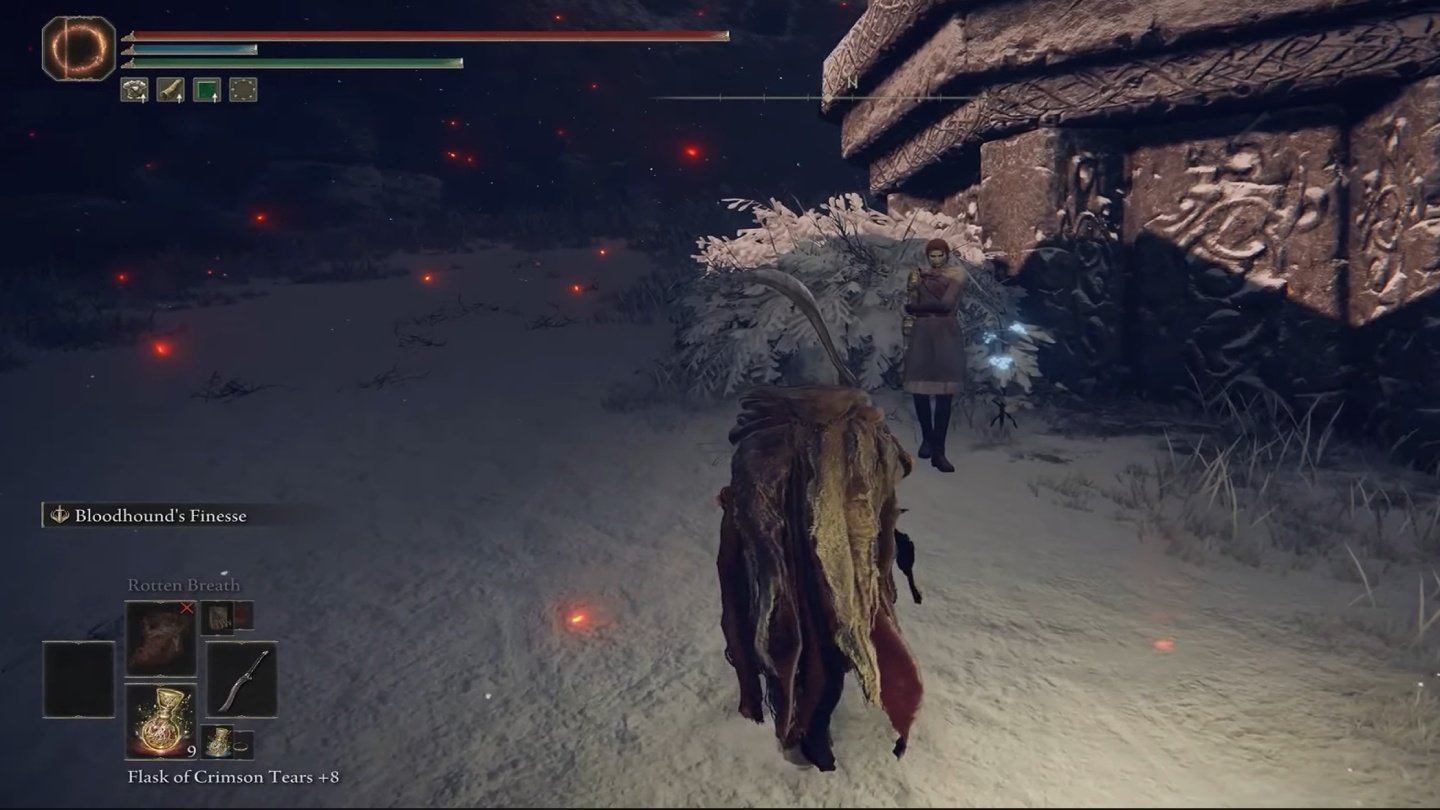Viewport: 1440px width, 810px height.
Task: Click the Elden Ring rune emblem
Action: coord(78,48)
